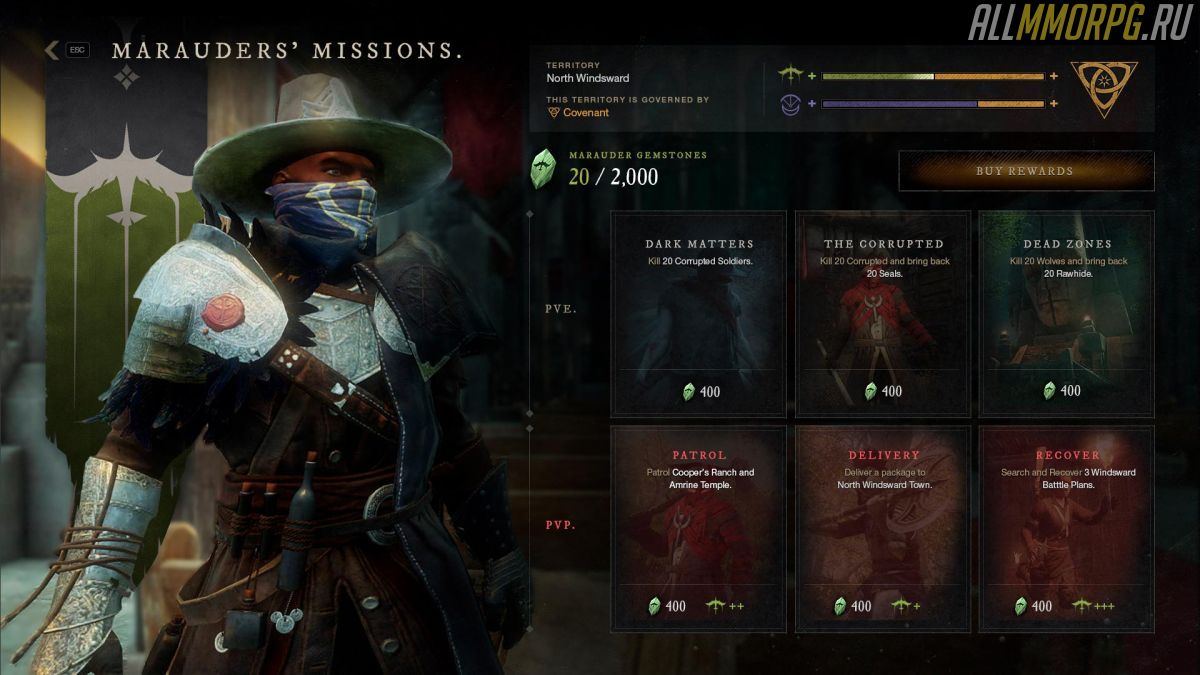This screenshot has width=1200, height=675.
Task: Go back with the arrow button
Action: click(x=52, y=50)
